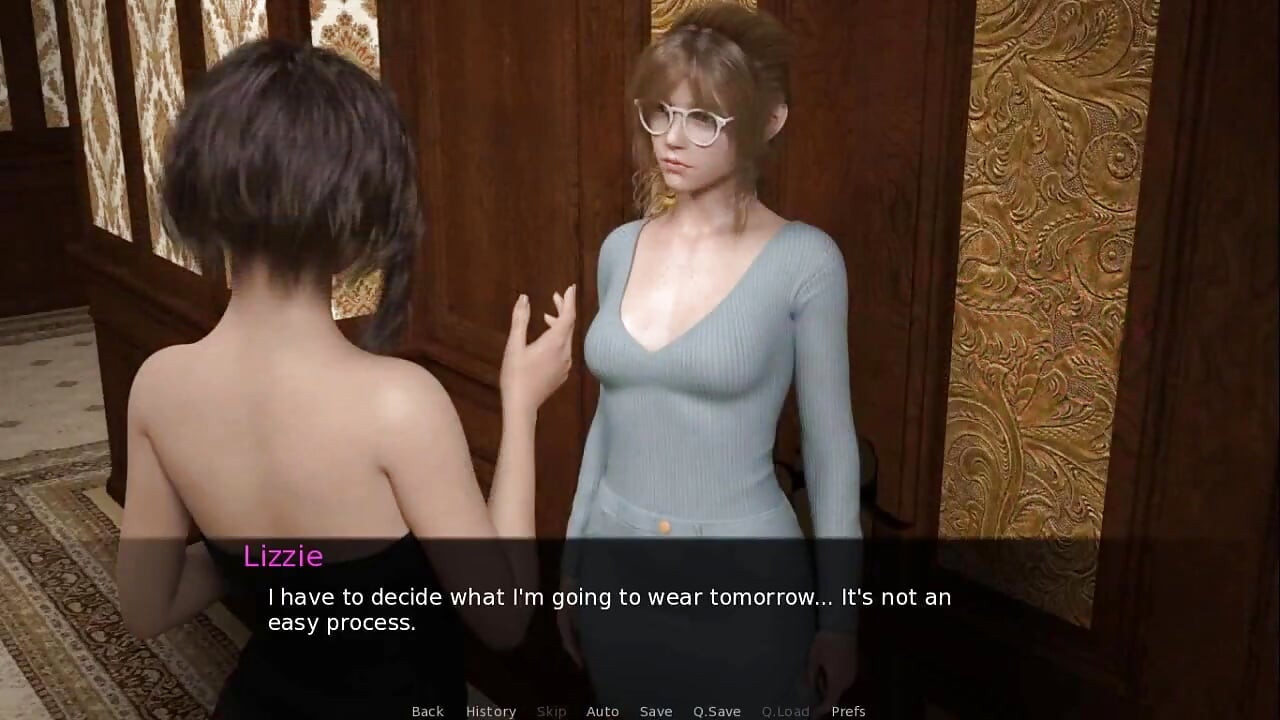The image size is (1280, 720).
Task: Rewind one line using Back
Action: tap(426, 711)
